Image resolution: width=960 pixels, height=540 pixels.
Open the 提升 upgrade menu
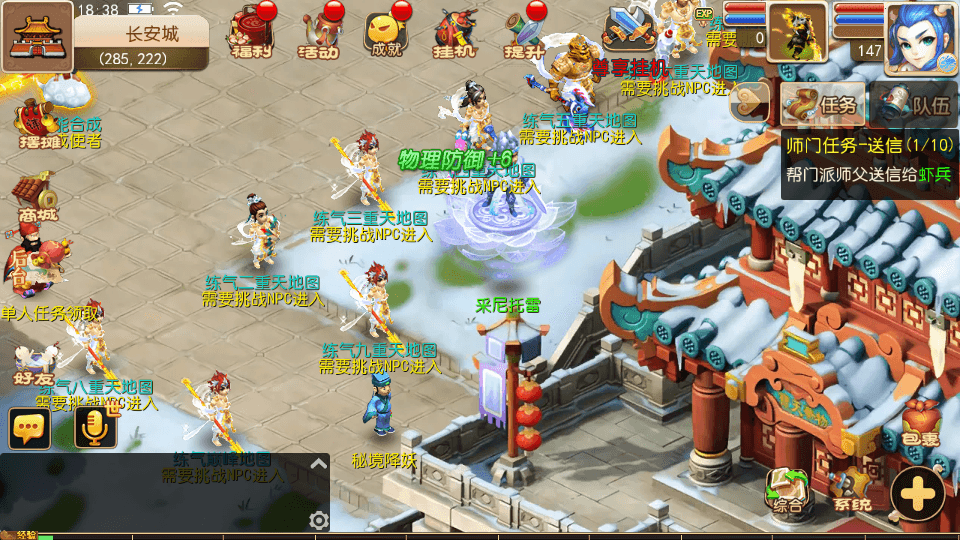pyautogui.click(x=525, y=34)
